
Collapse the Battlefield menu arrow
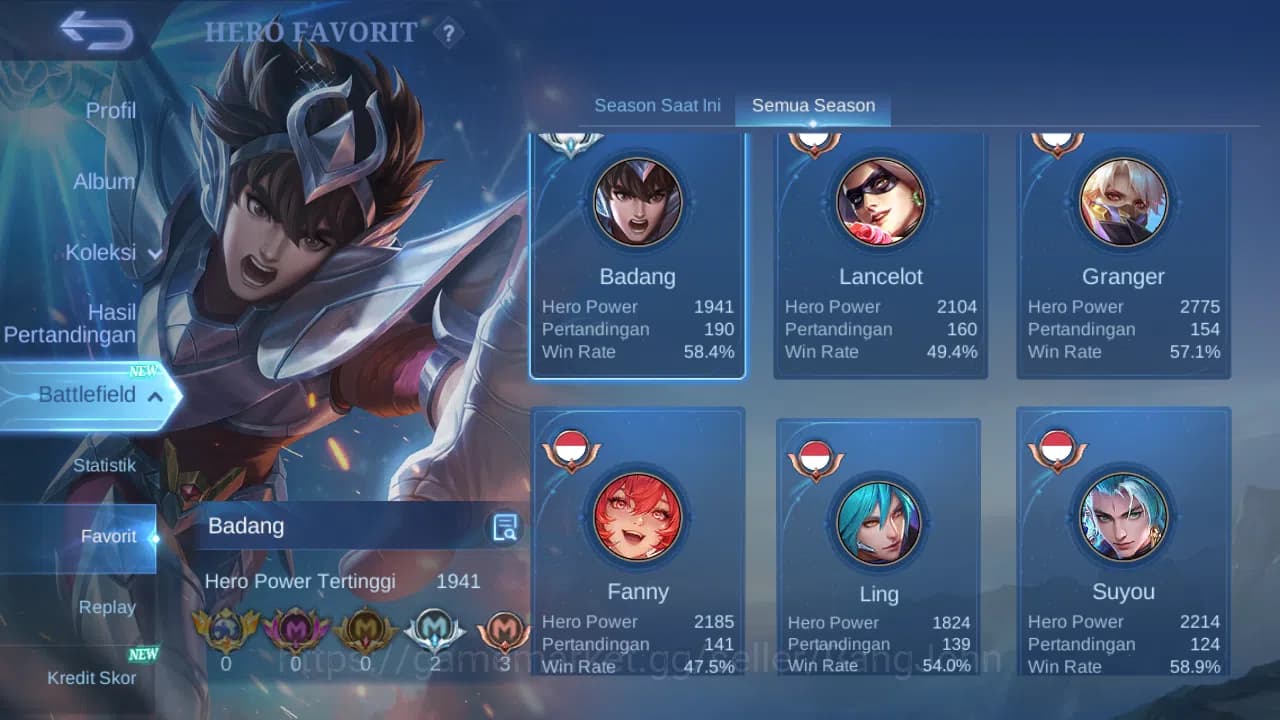click(155, 396)
